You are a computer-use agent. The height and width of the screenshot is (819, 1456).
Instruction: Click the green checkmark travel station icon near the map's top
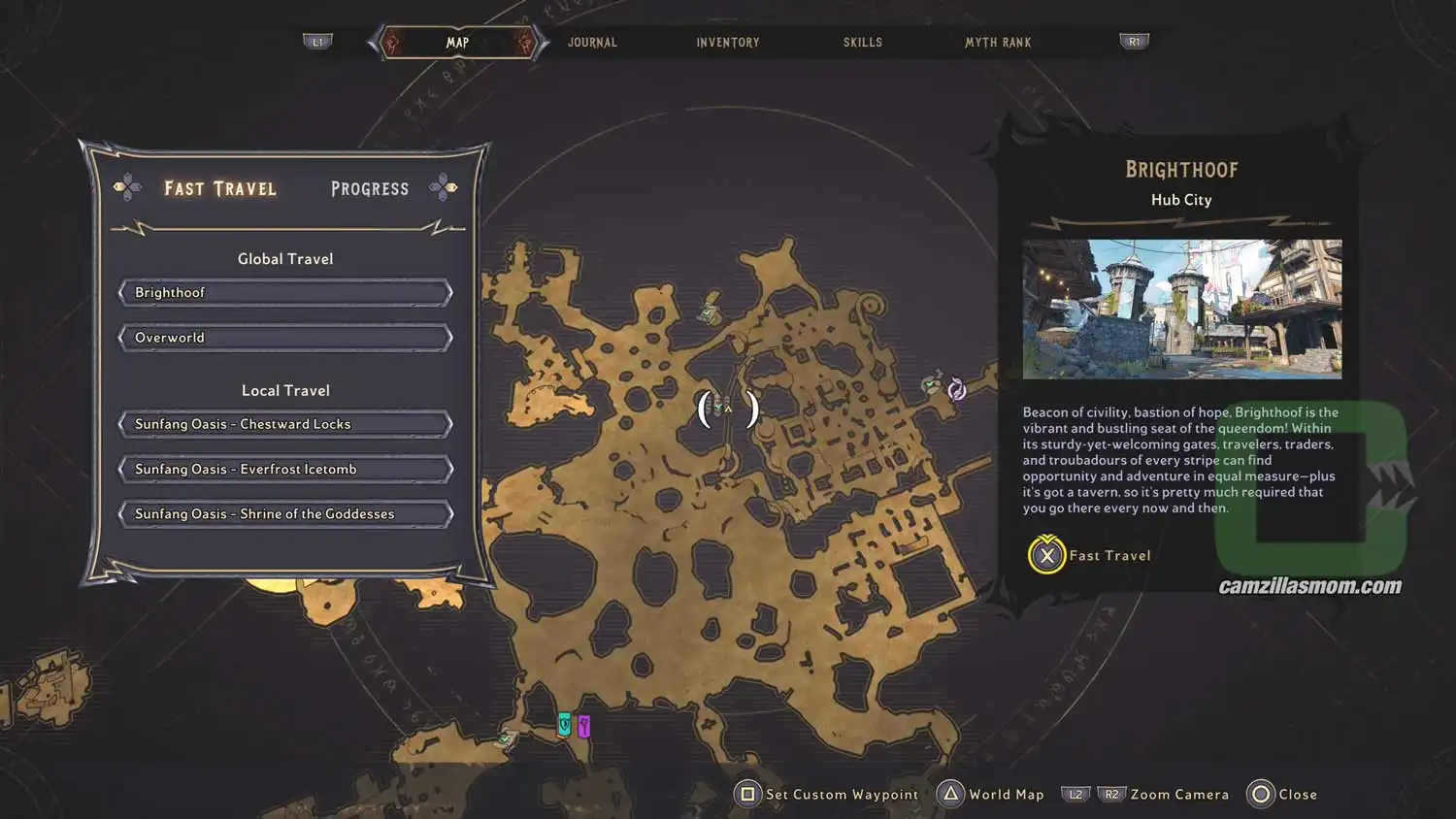tap(705, 312)
